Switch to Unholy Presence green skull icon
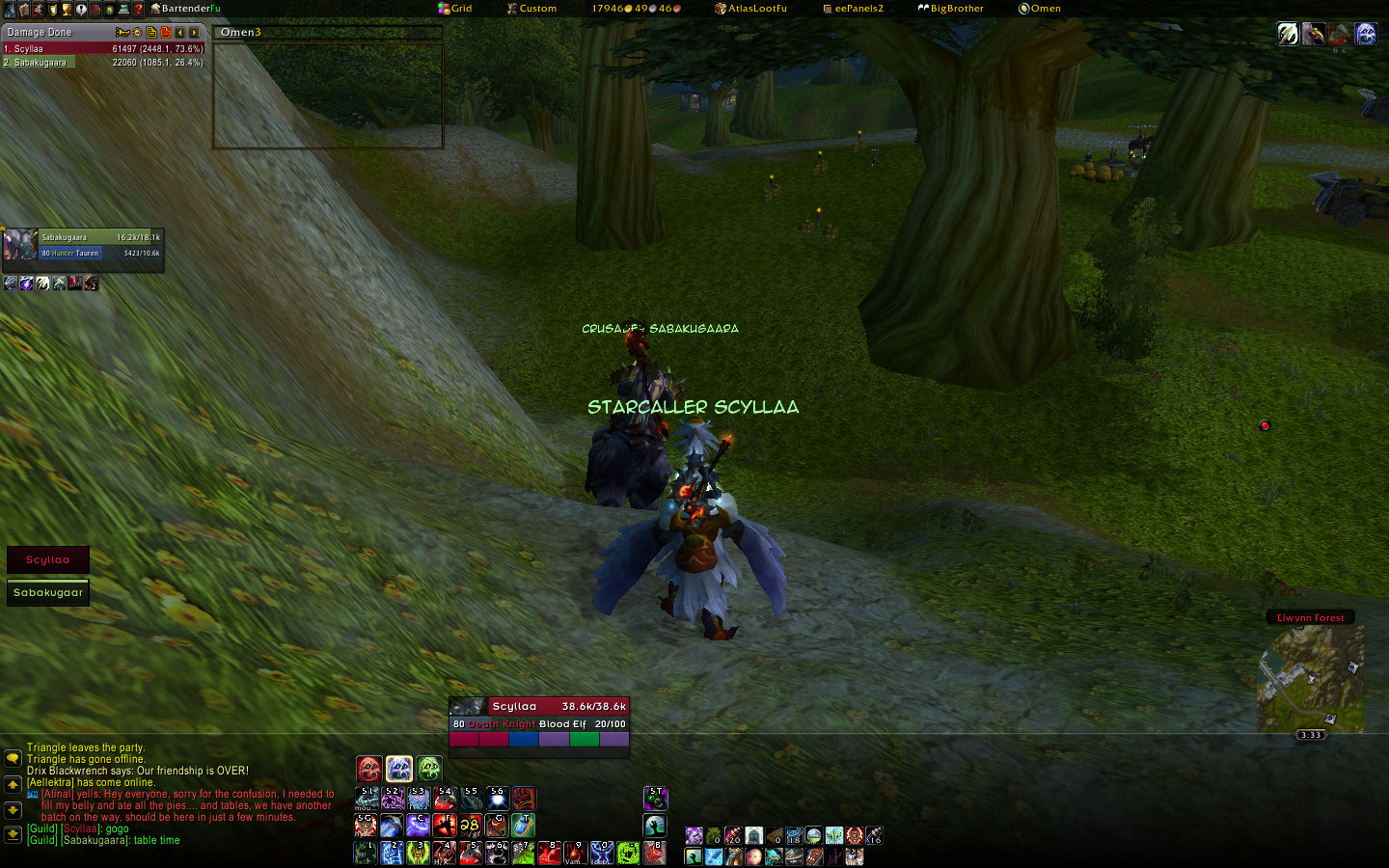Viewport: 1389px width, 868px height. (429, 769)
